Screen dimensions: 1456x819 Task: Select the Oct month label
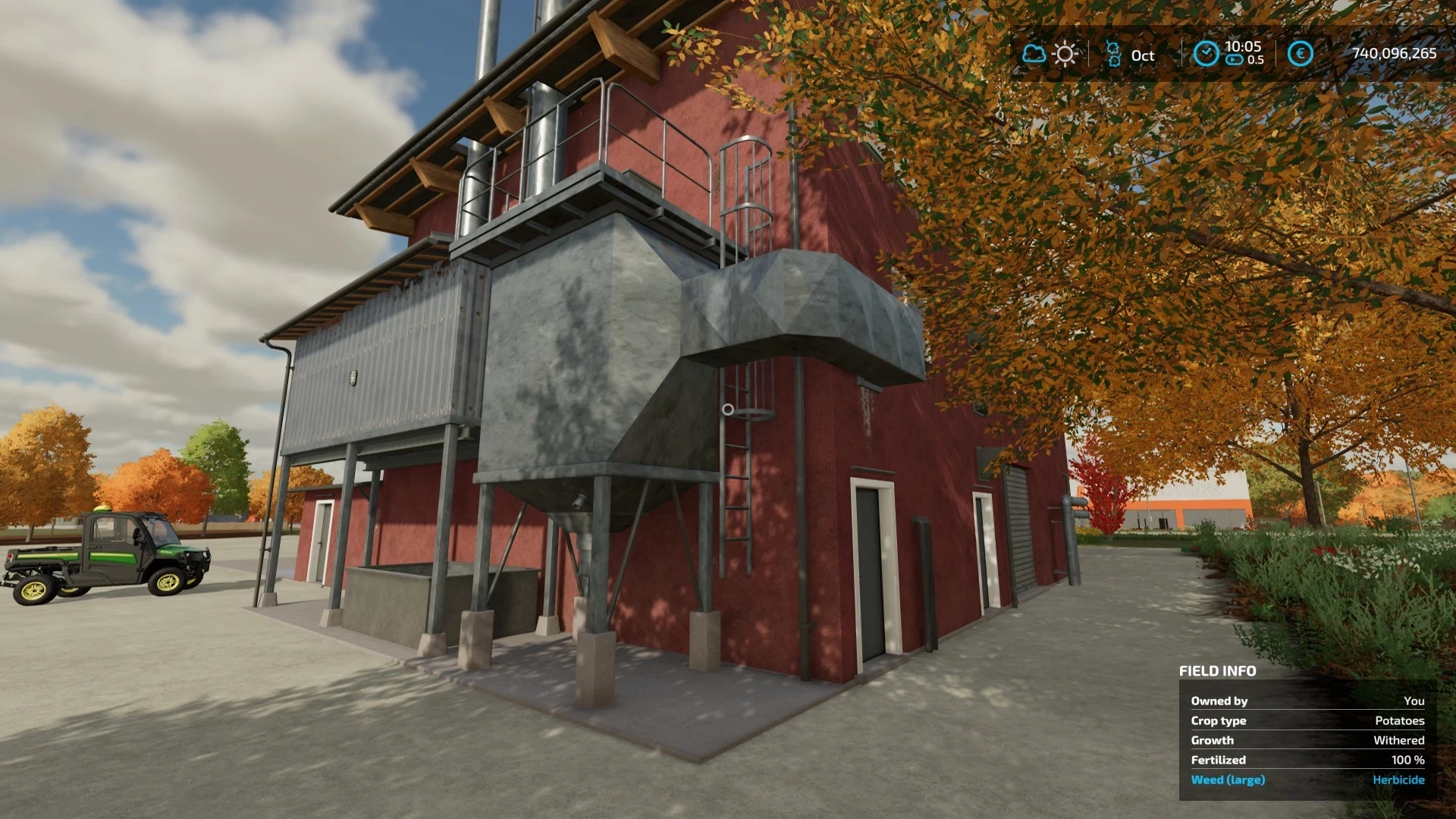click(1142, 55)
